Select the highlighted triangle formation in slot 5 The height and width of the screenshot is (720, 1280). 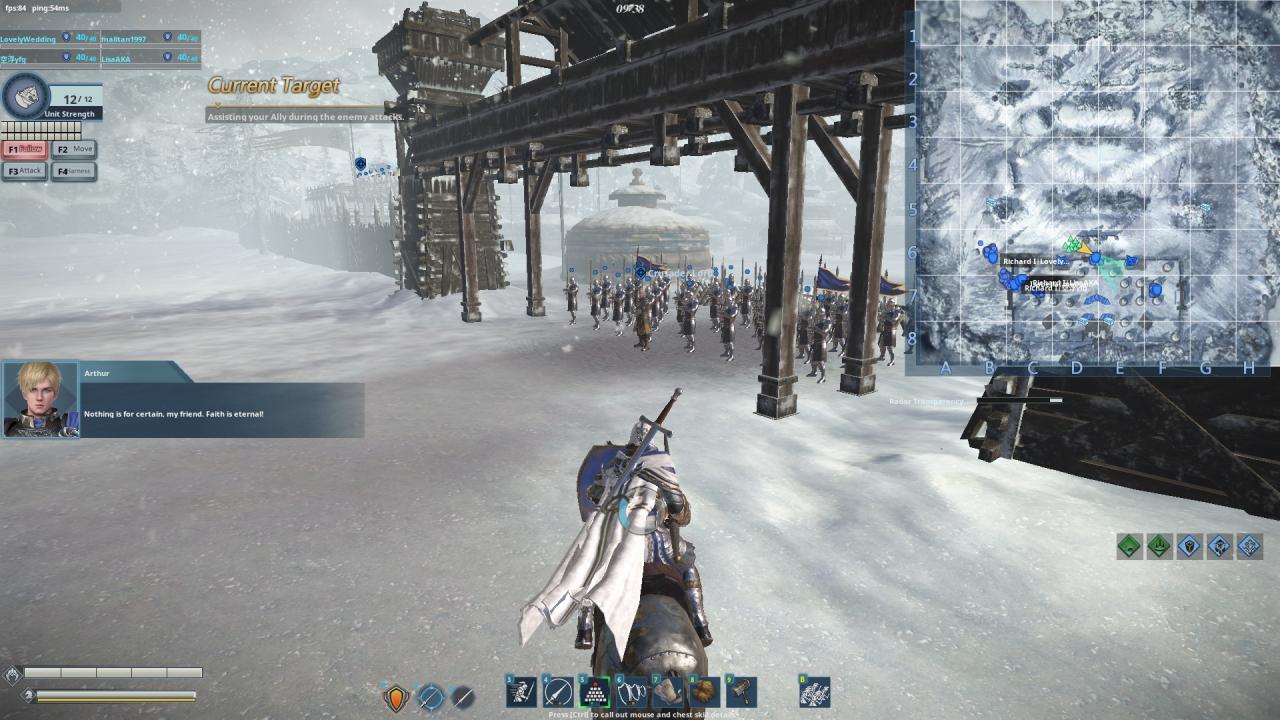coord(595,692)
